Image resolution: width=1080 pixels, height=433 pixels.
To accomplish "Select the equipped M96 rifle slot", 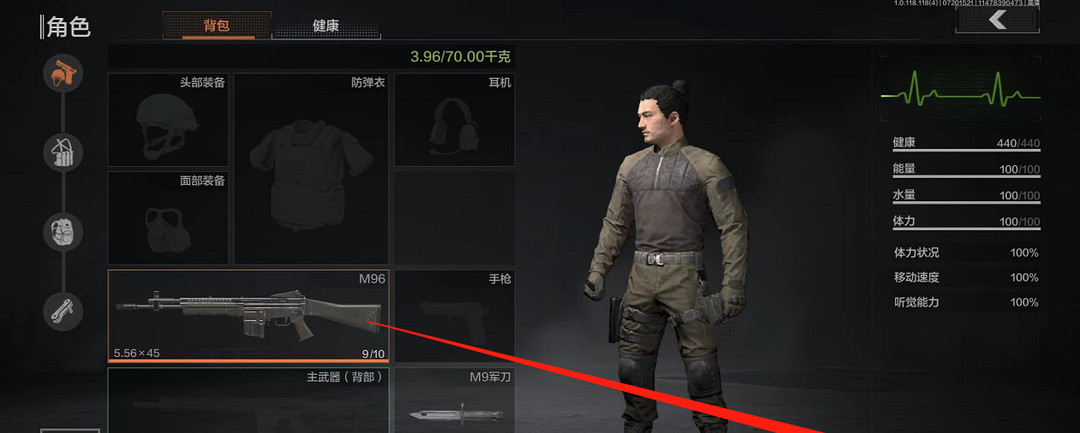I will coord(248,315).
